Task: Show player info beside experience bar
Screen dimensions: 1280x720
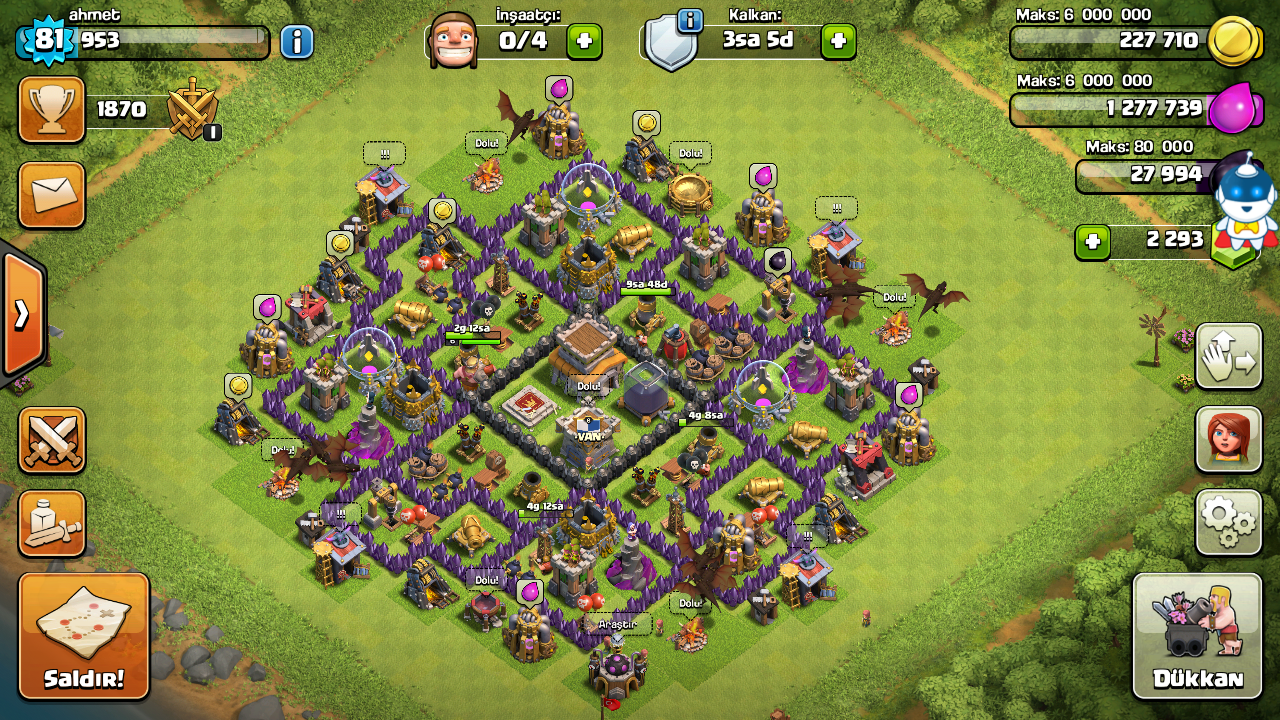Action: click(x=297, y=42)
